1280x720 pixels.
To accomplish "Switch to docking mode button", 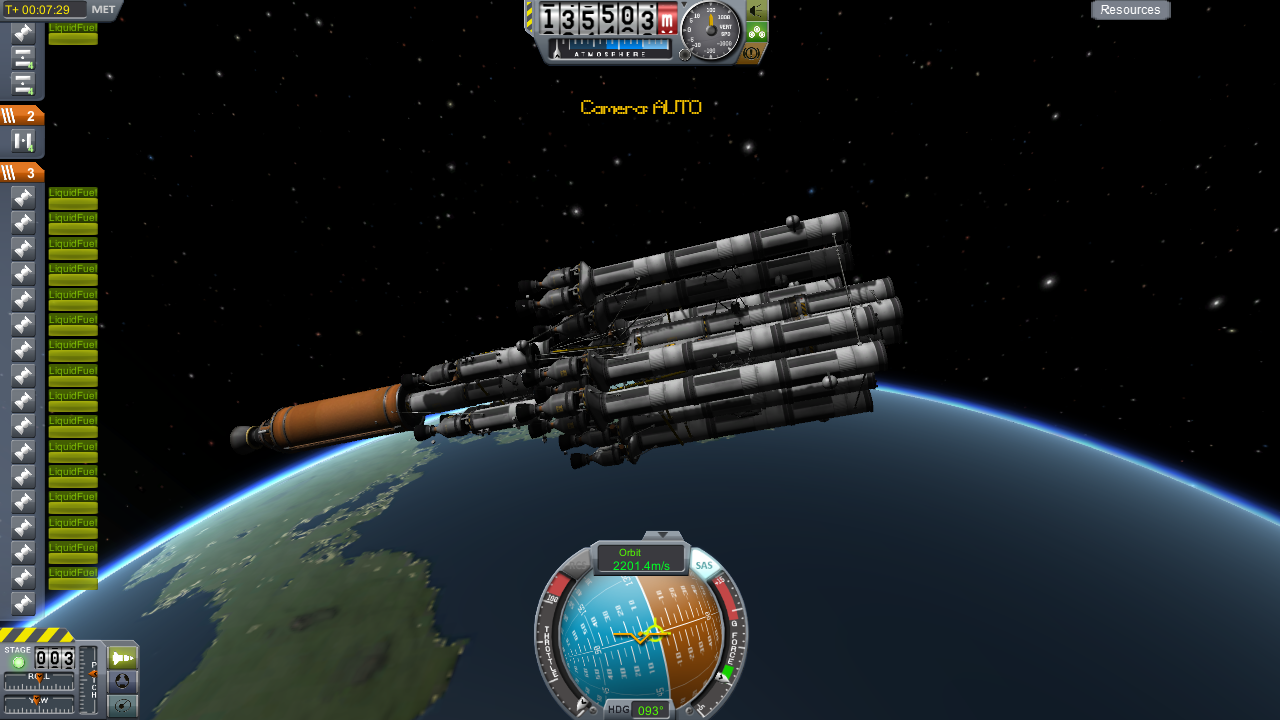I will (123, 682).
